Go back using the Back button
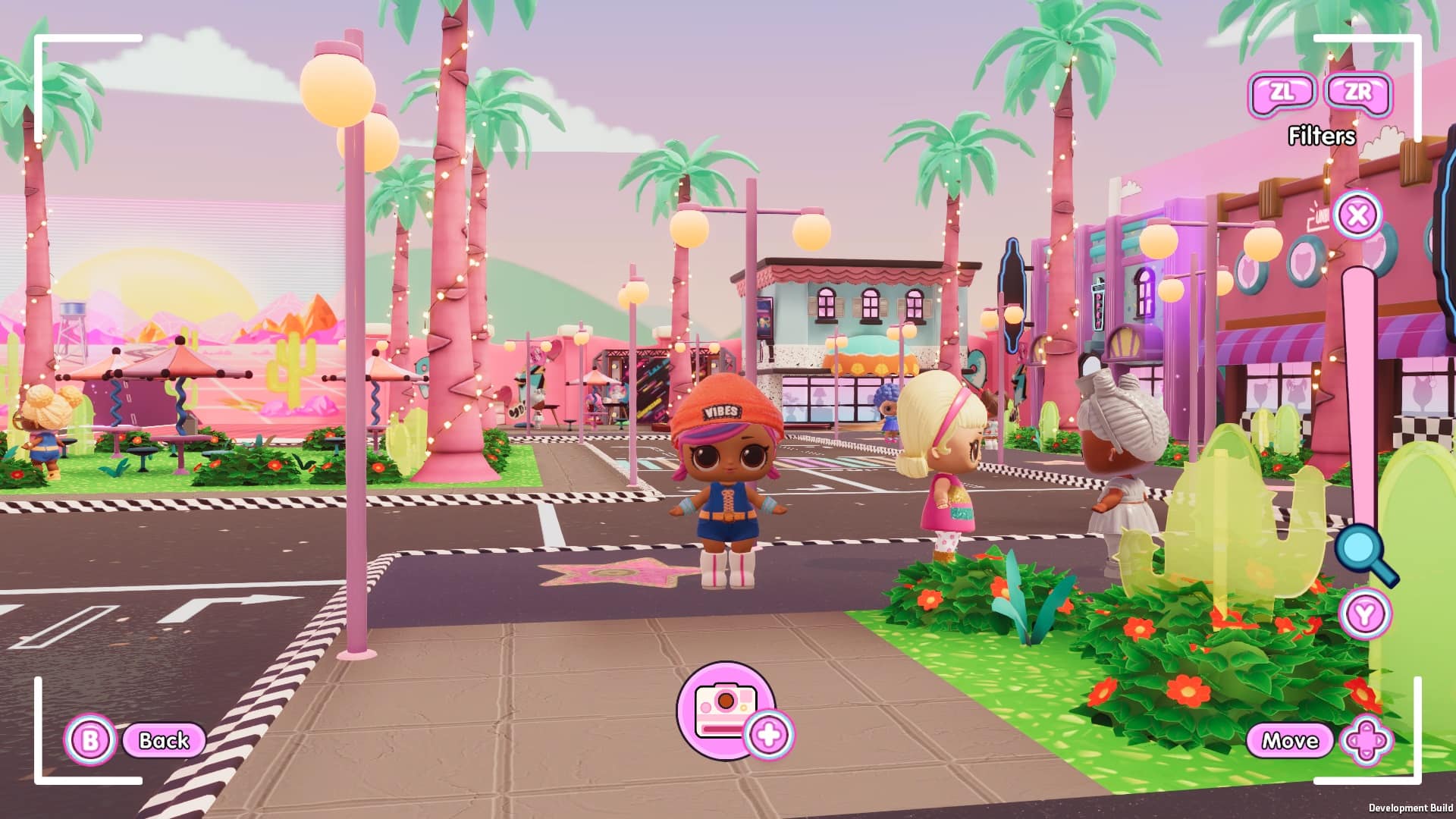 click(x=163, y=740)
